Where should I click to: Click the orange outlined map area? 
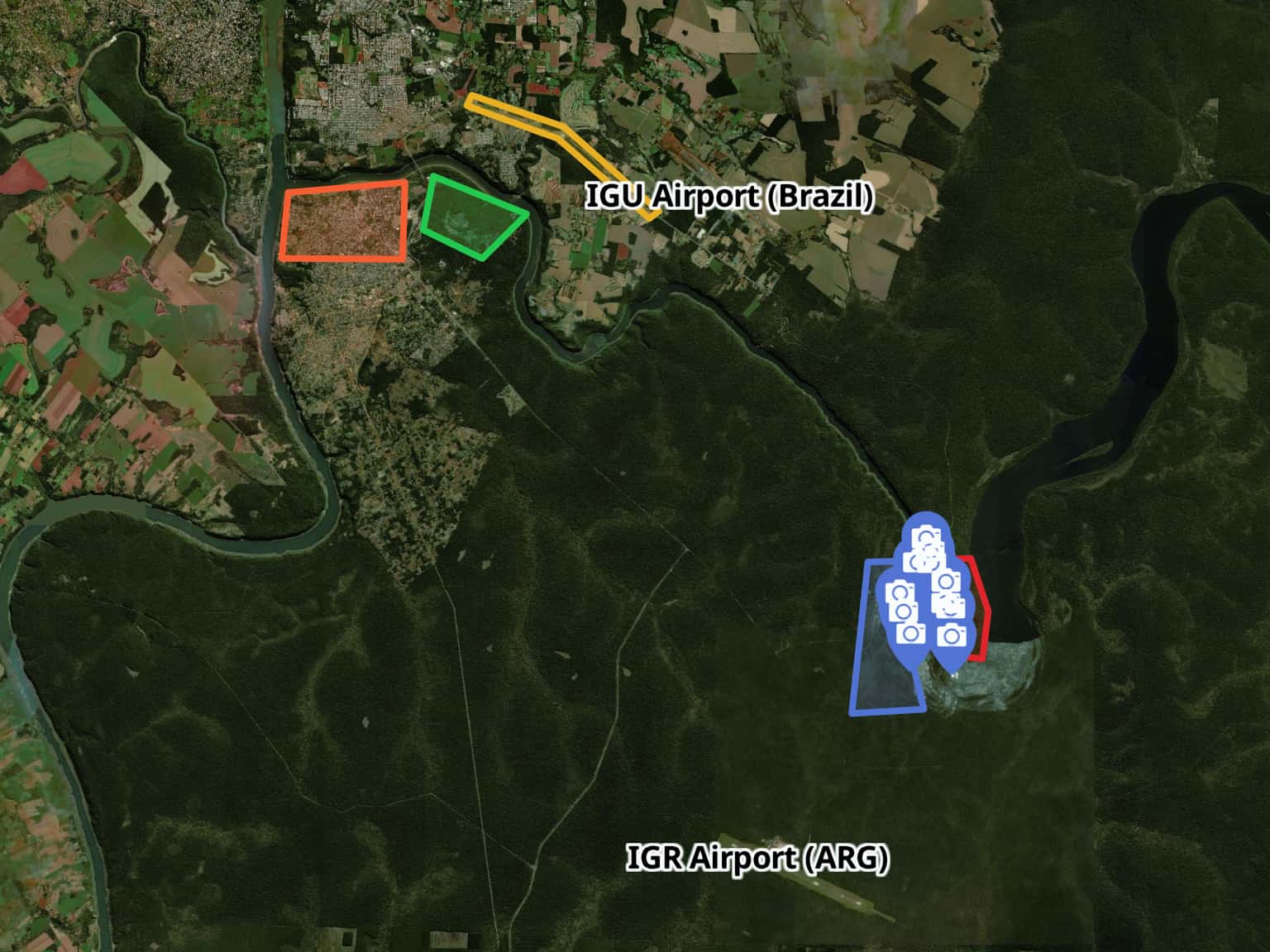pos(344,221)
